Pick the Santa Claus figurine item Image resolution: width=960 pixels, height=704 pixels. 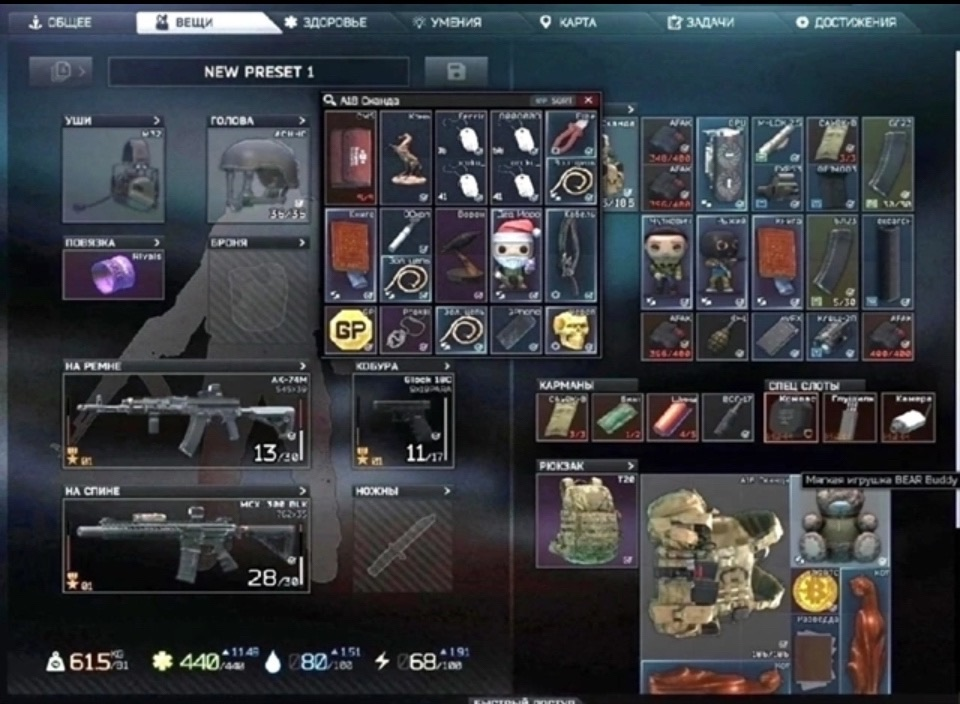(x=516, y=256)
